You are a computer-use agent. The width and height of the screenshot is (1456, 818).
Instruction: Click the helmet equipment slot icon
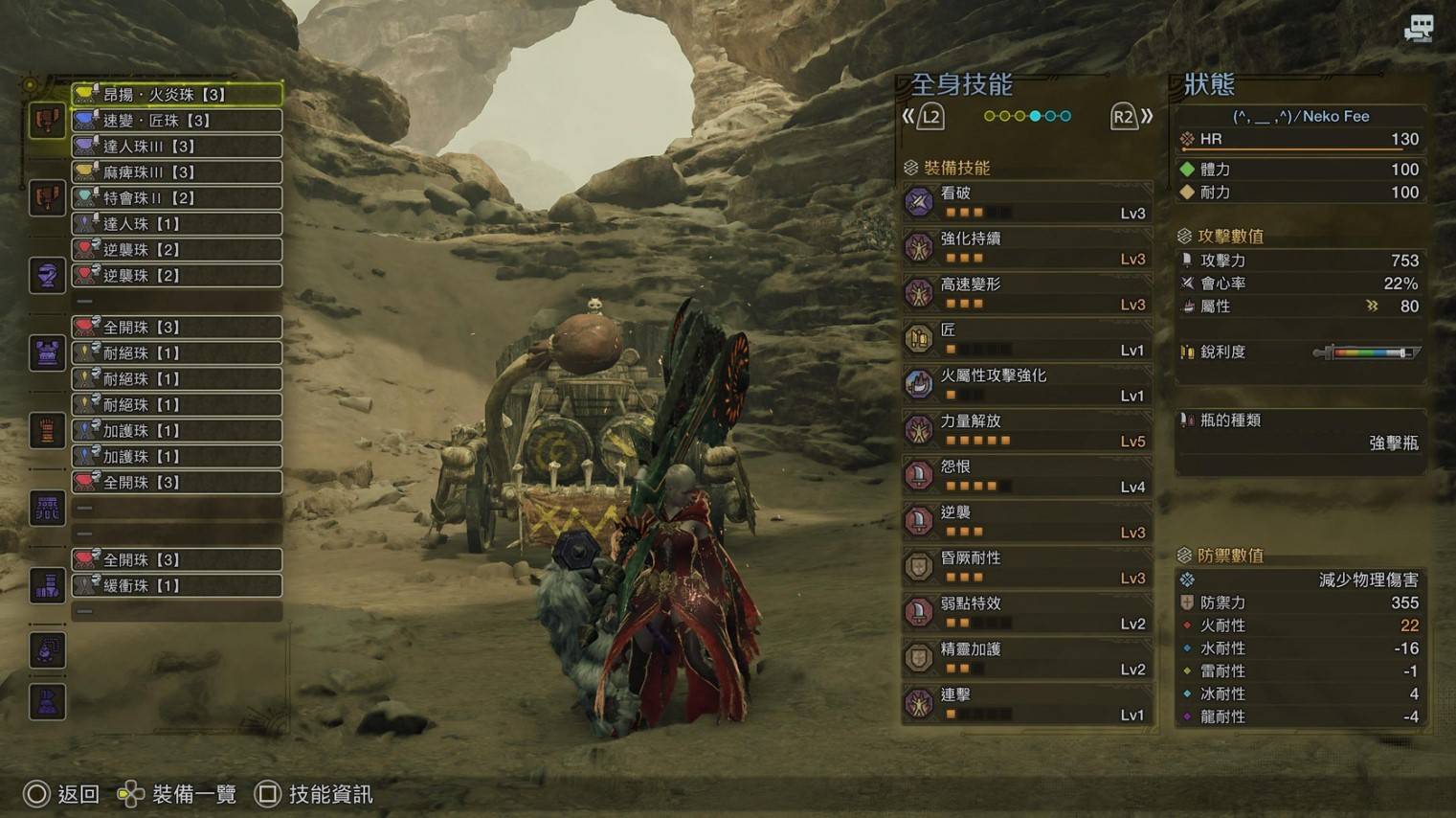[x=47, y=276]
